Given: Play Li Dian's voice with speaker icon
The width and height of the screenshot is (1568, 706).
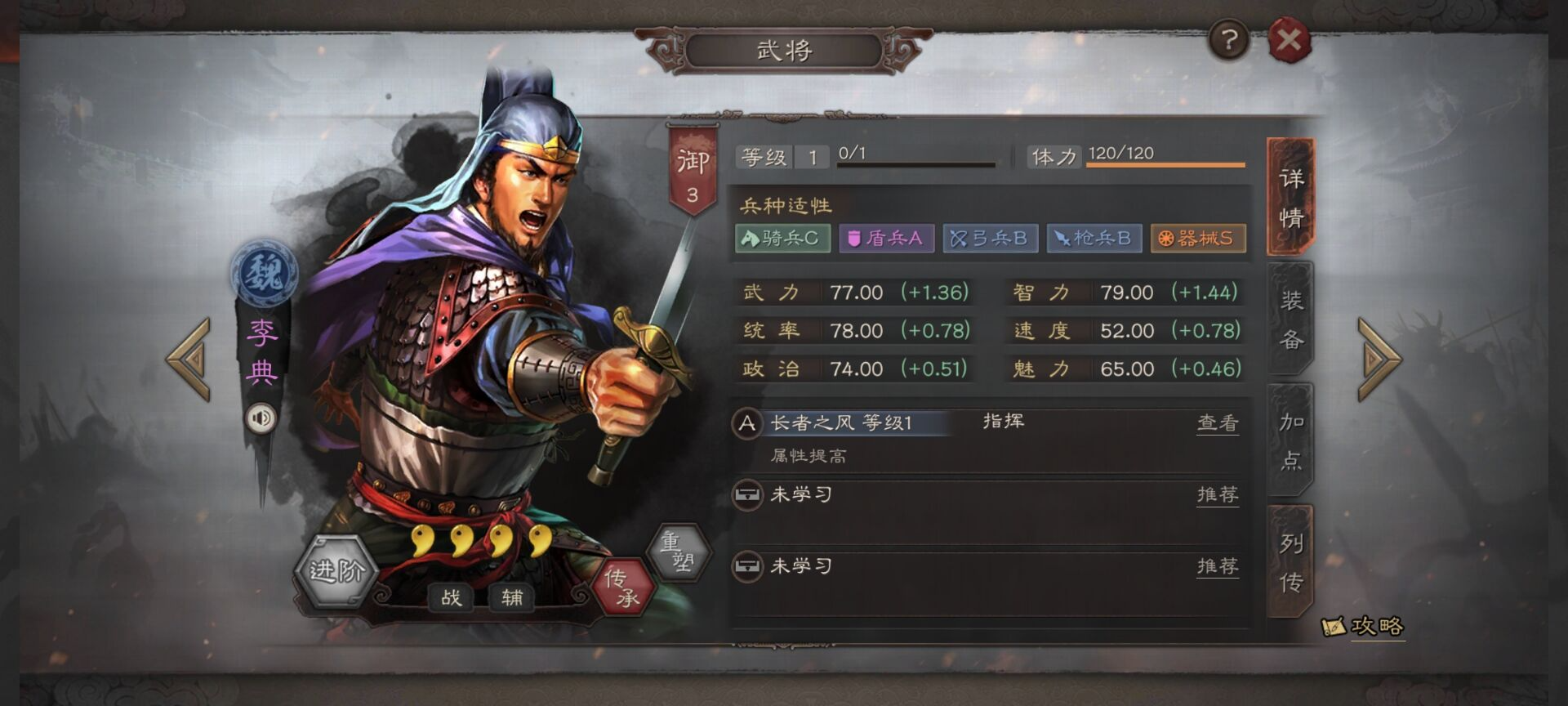Looking at the screenshot, I should click(261, 418).
